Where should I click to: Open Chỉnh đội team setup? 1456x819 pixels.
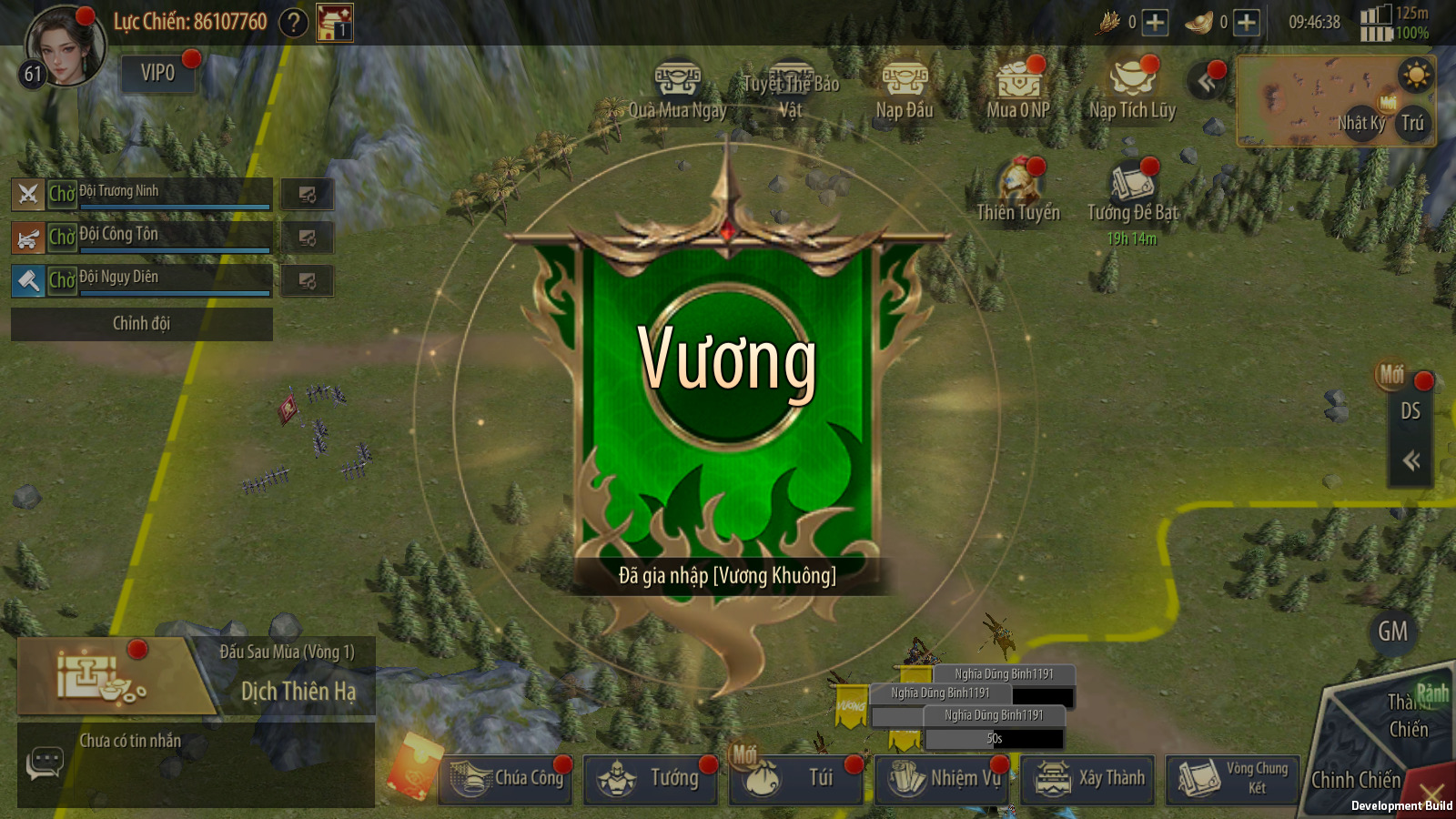(x=141, y=324)
